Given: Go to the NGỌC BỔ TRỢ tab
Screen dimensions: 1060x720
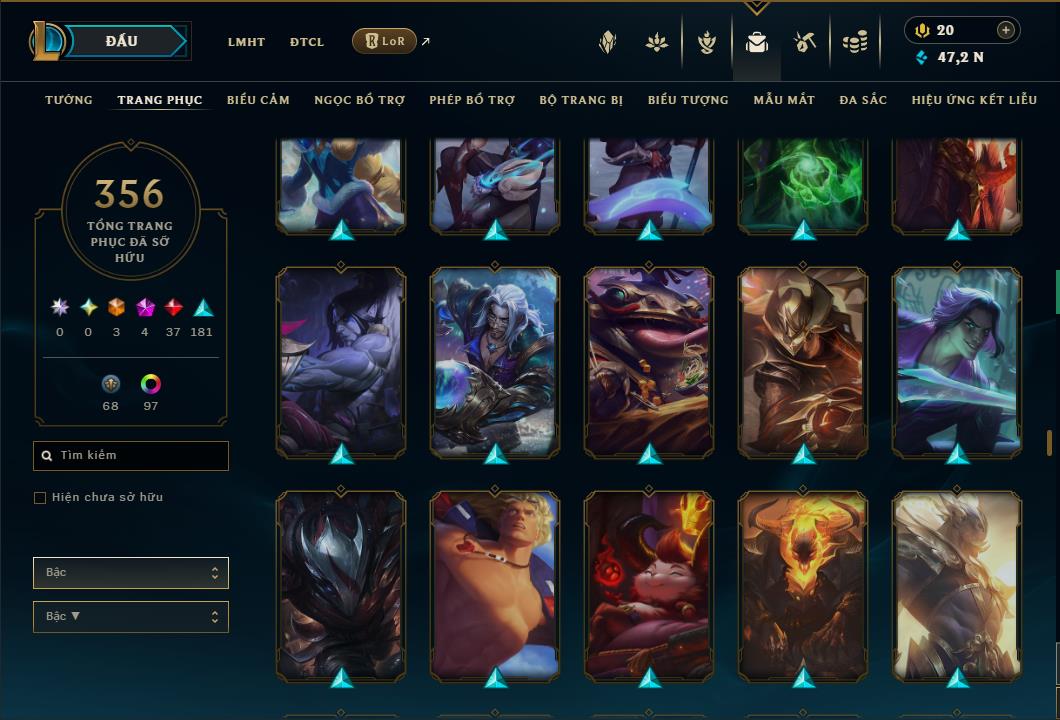Looking at the screenshot, I should click(x=360, y=100).
